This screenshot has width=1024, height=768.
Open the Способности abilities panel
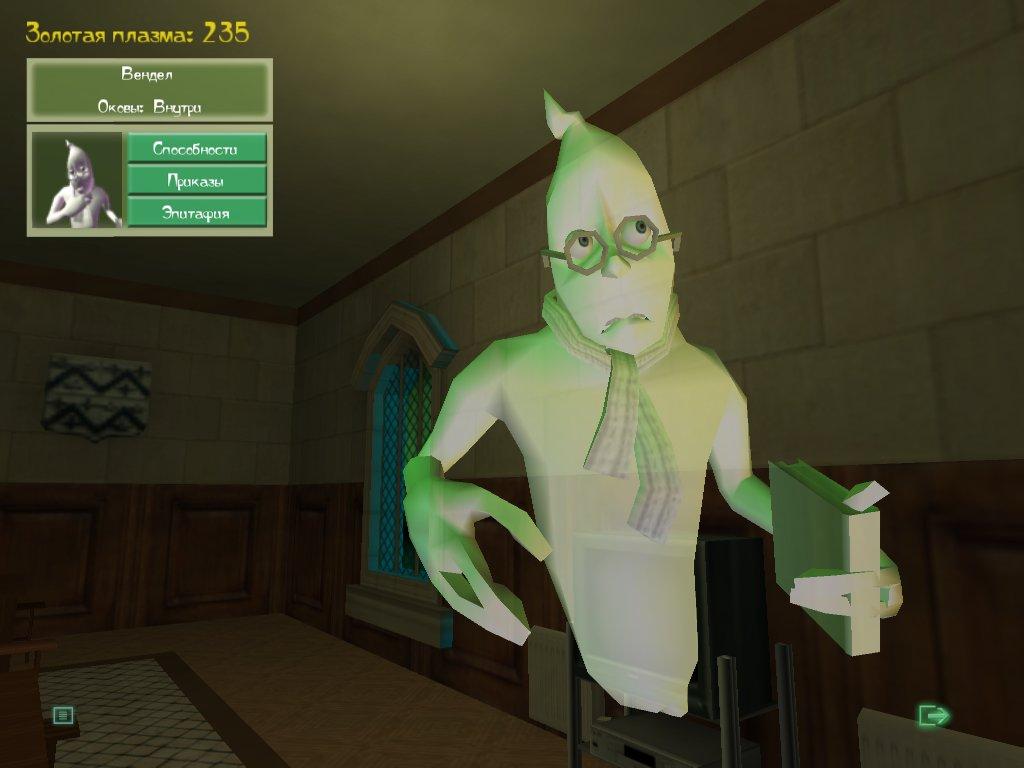tap(196, 149)
